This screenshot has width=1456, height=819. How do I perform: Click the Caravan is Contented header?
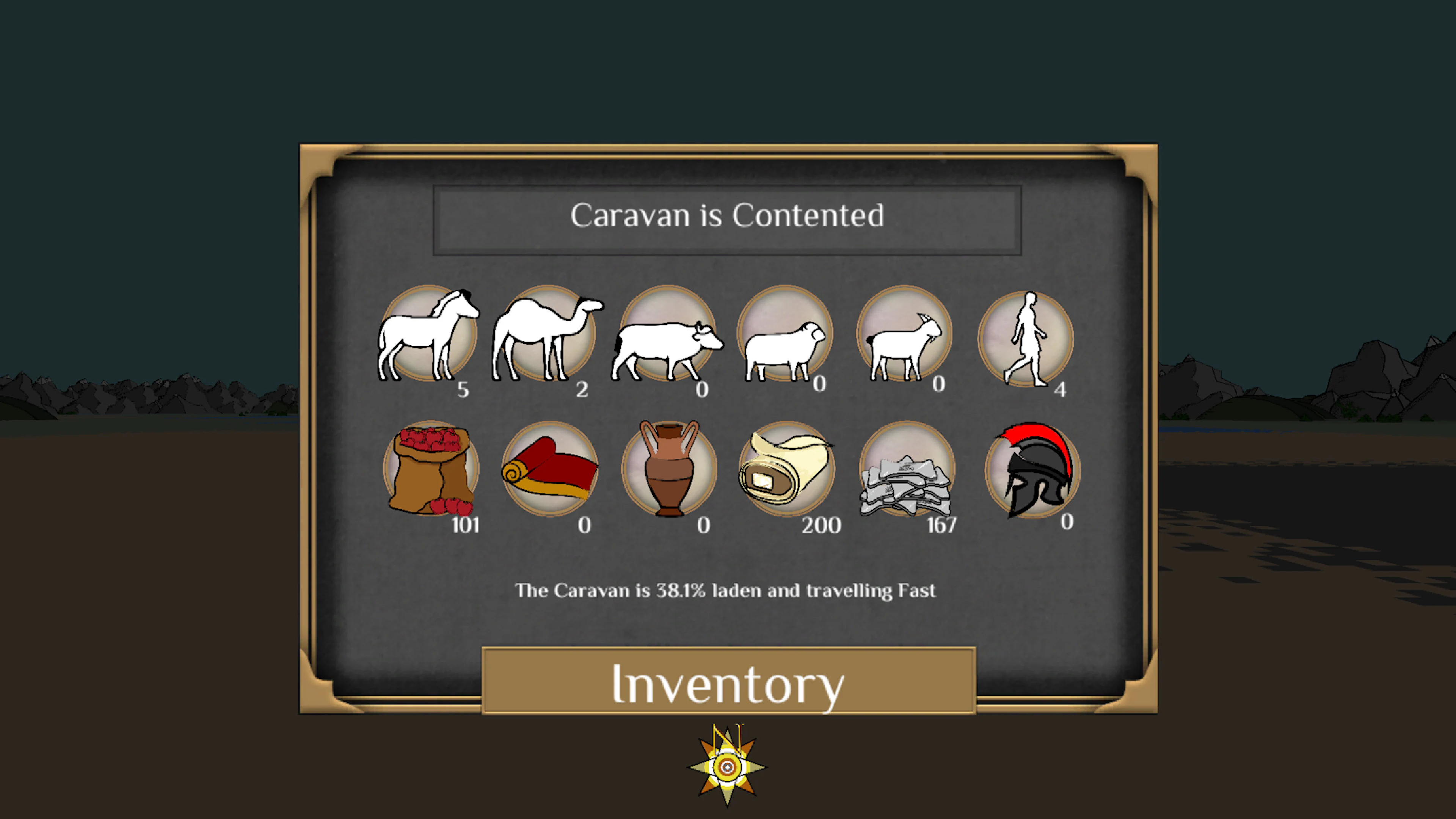point(728,216)
